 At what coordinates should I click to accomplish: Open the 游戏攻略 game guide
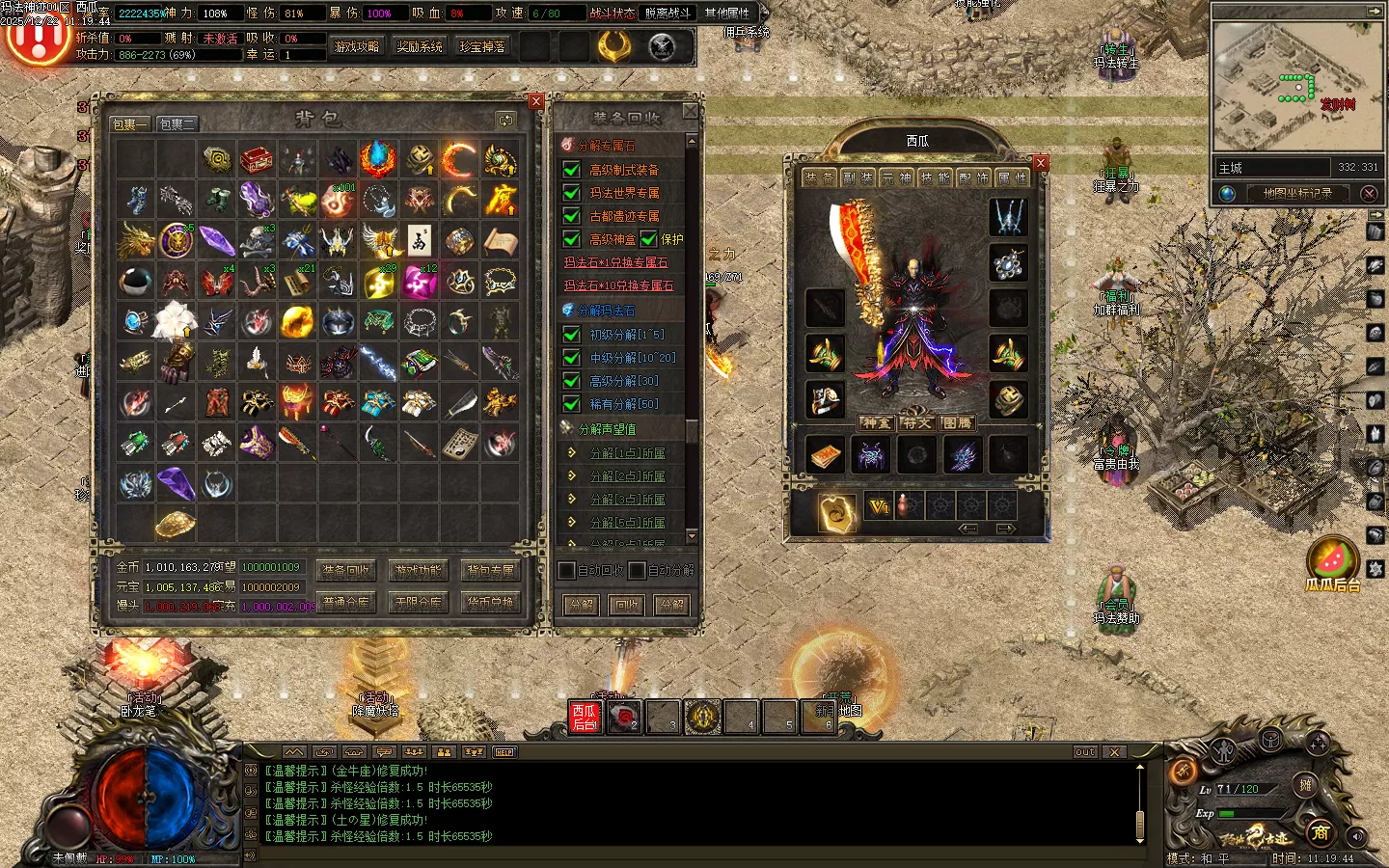coord(357,46)
